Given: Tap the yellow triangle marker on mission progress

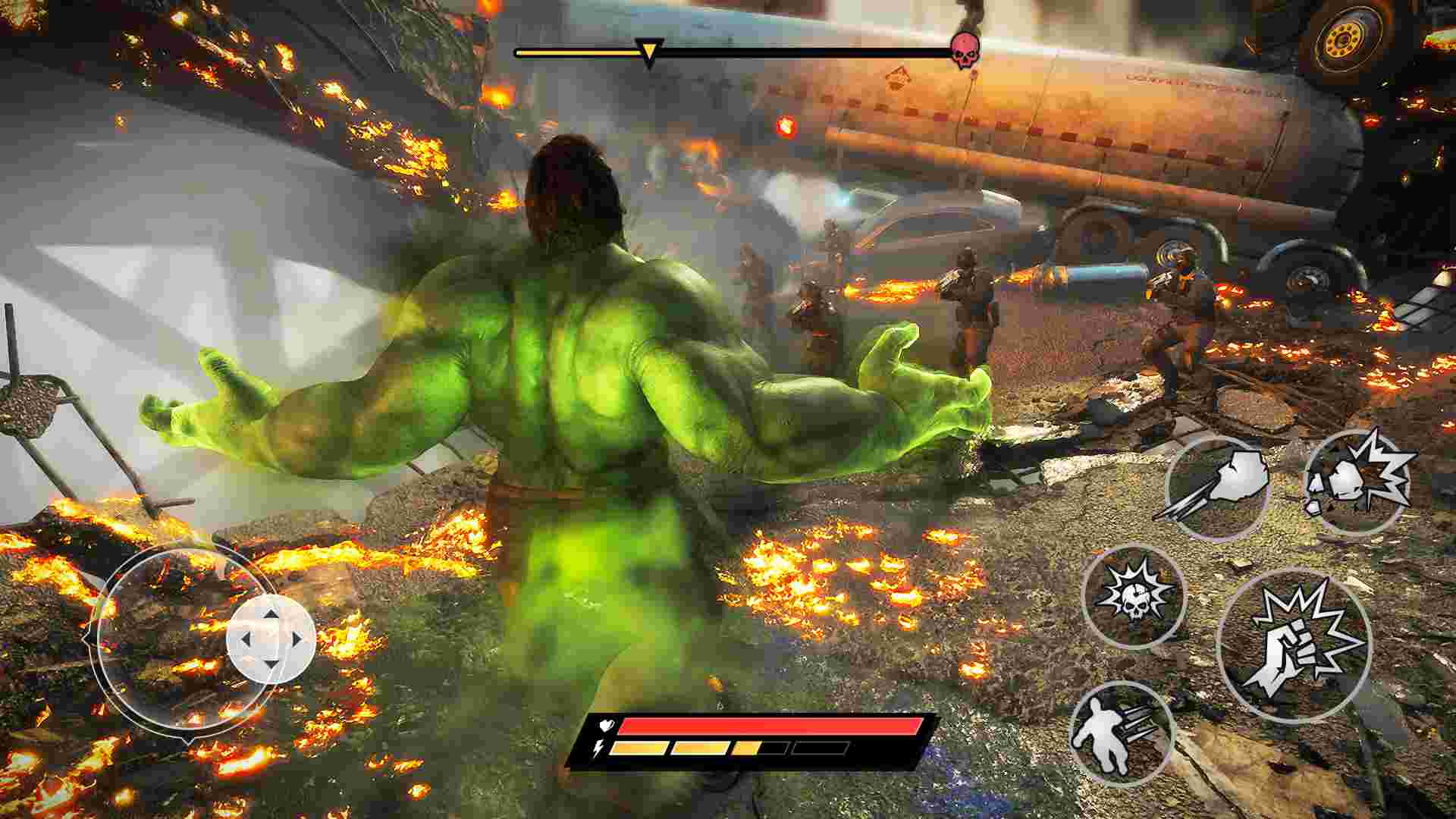Looking at the screenshot, I should (648, 52).
